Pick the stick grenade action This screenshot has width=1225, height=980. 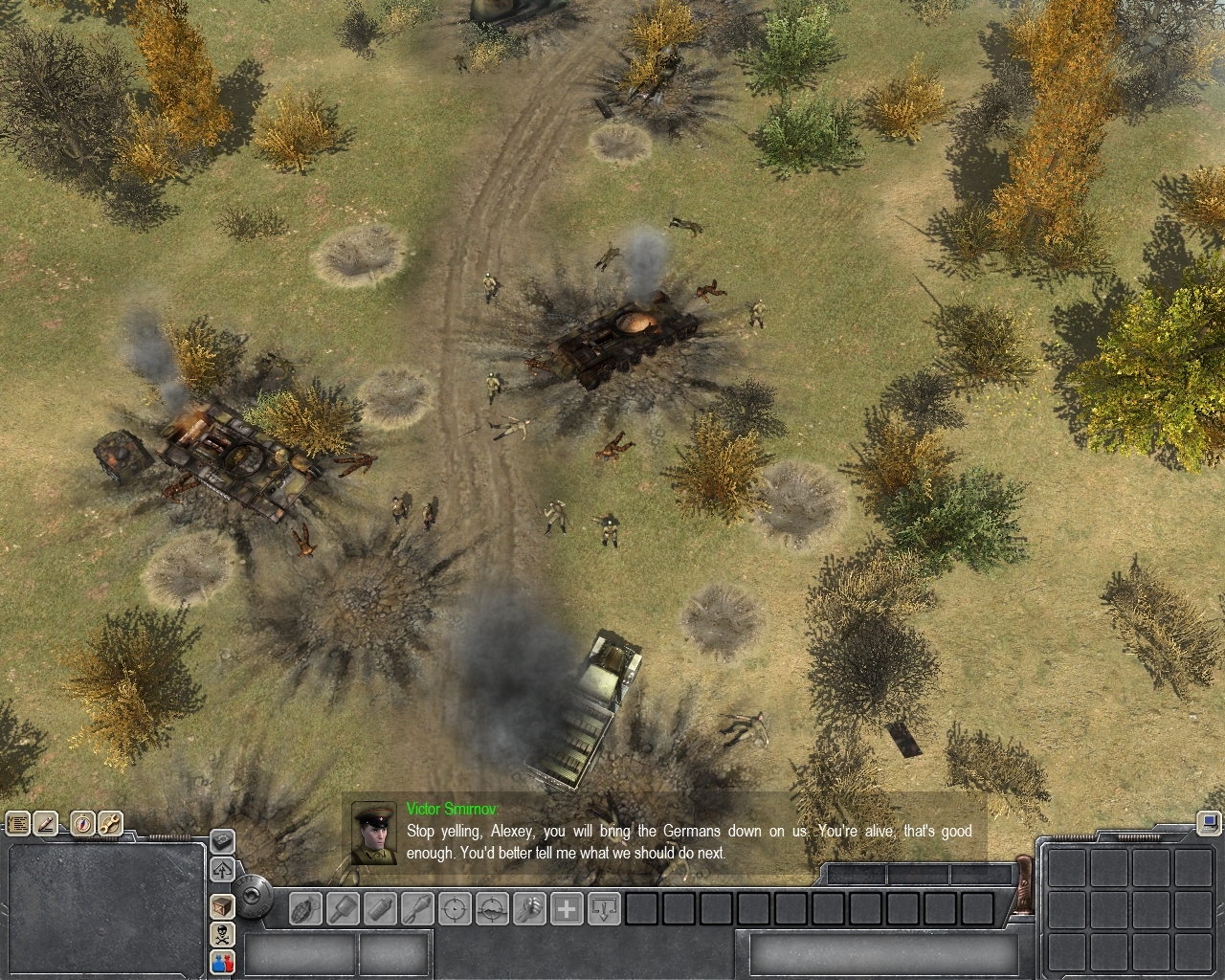417,908
